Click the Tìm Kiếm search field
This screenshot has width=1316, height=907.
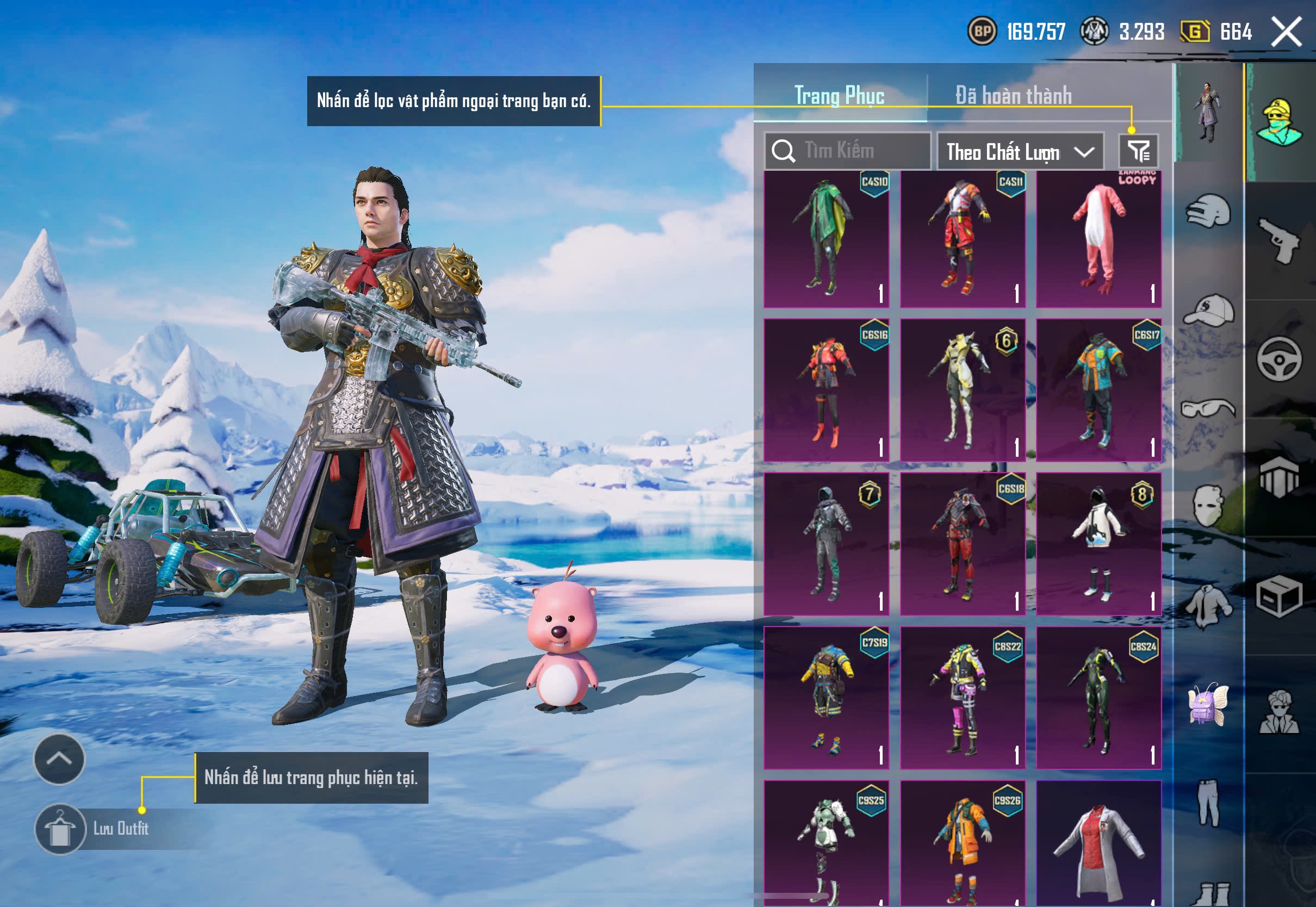click(848, 151)
